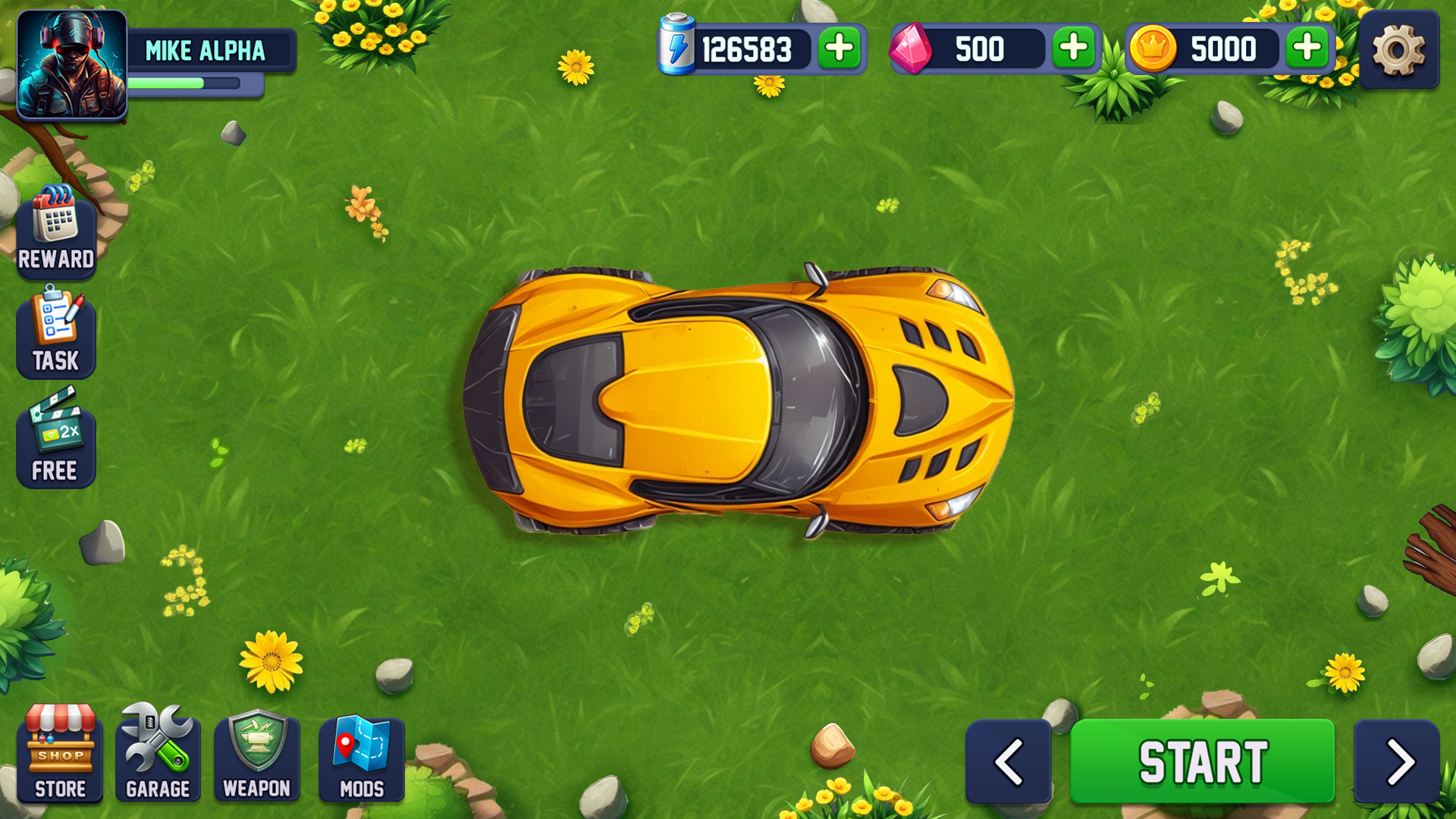Claim the 2x Free bonus
This screenshot has width=1456, height=819.
(x=56, y=440)
